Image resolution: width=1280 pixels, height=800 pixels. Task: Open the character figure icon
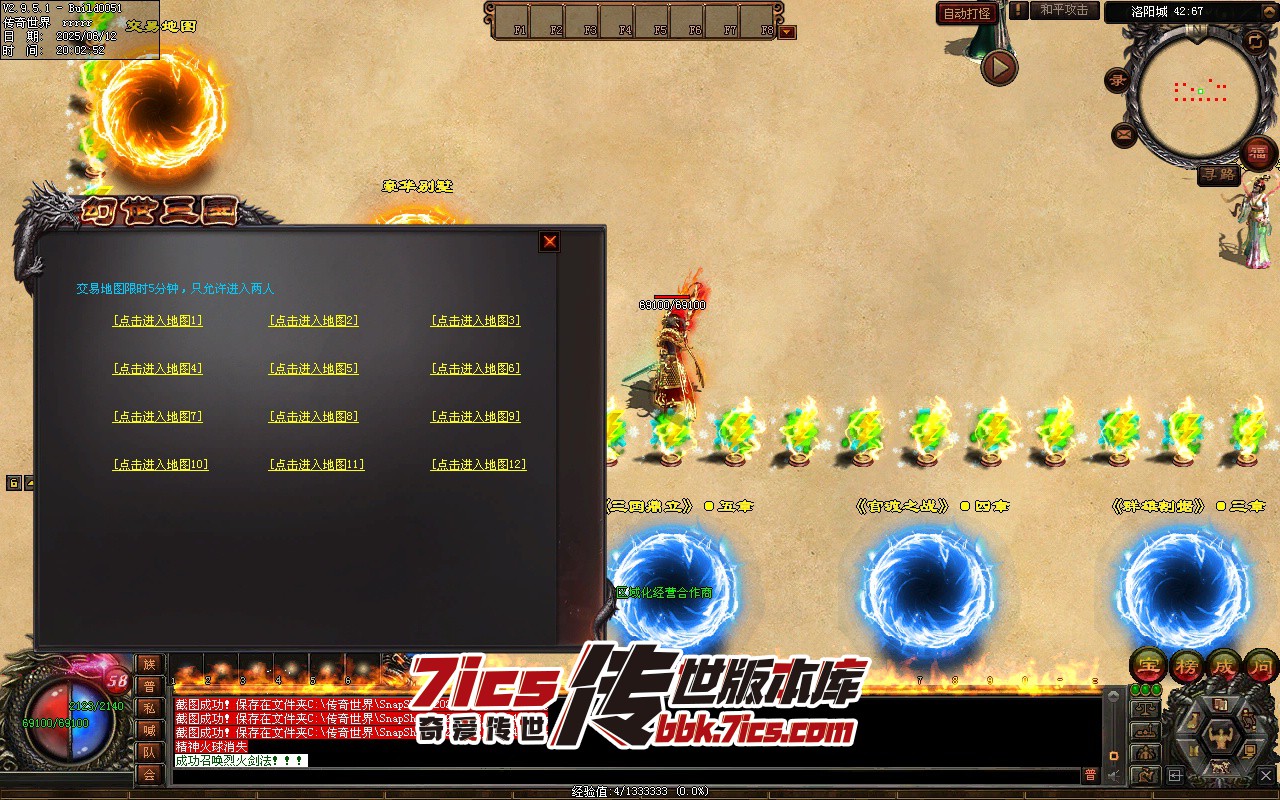1219,739
